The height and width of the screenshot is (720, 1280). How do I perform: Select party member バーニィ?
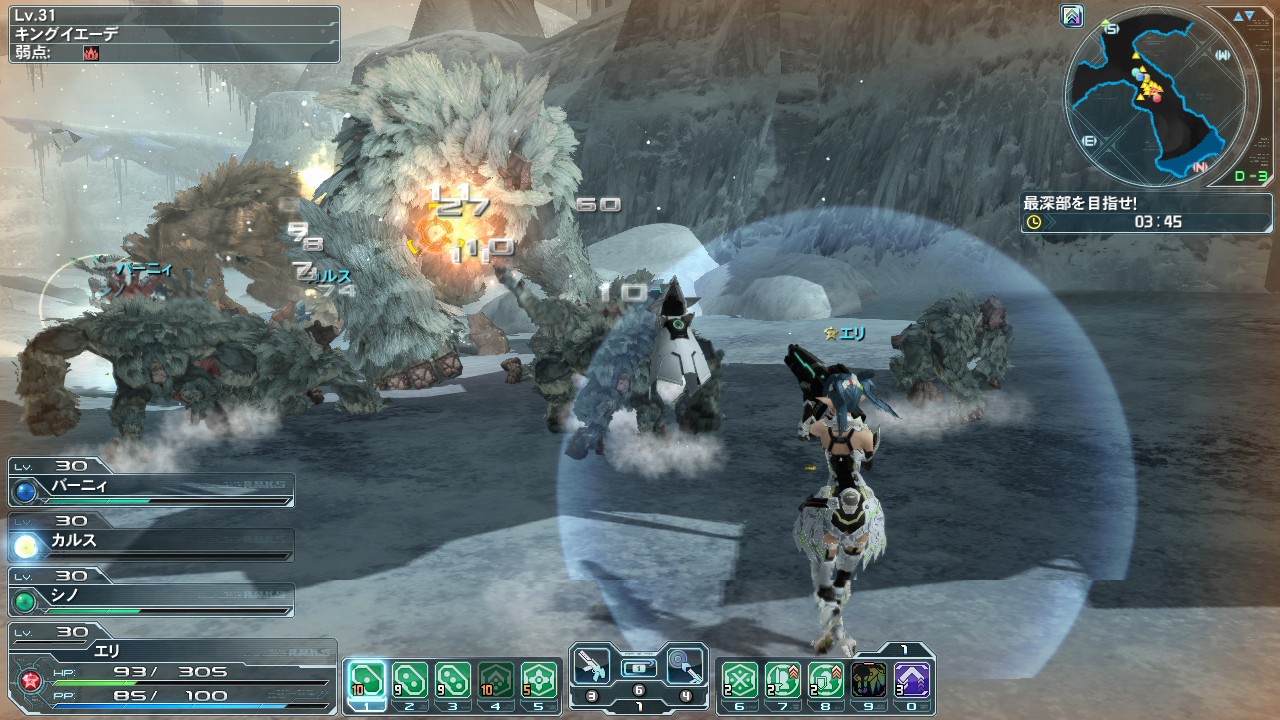coord(152,489)
